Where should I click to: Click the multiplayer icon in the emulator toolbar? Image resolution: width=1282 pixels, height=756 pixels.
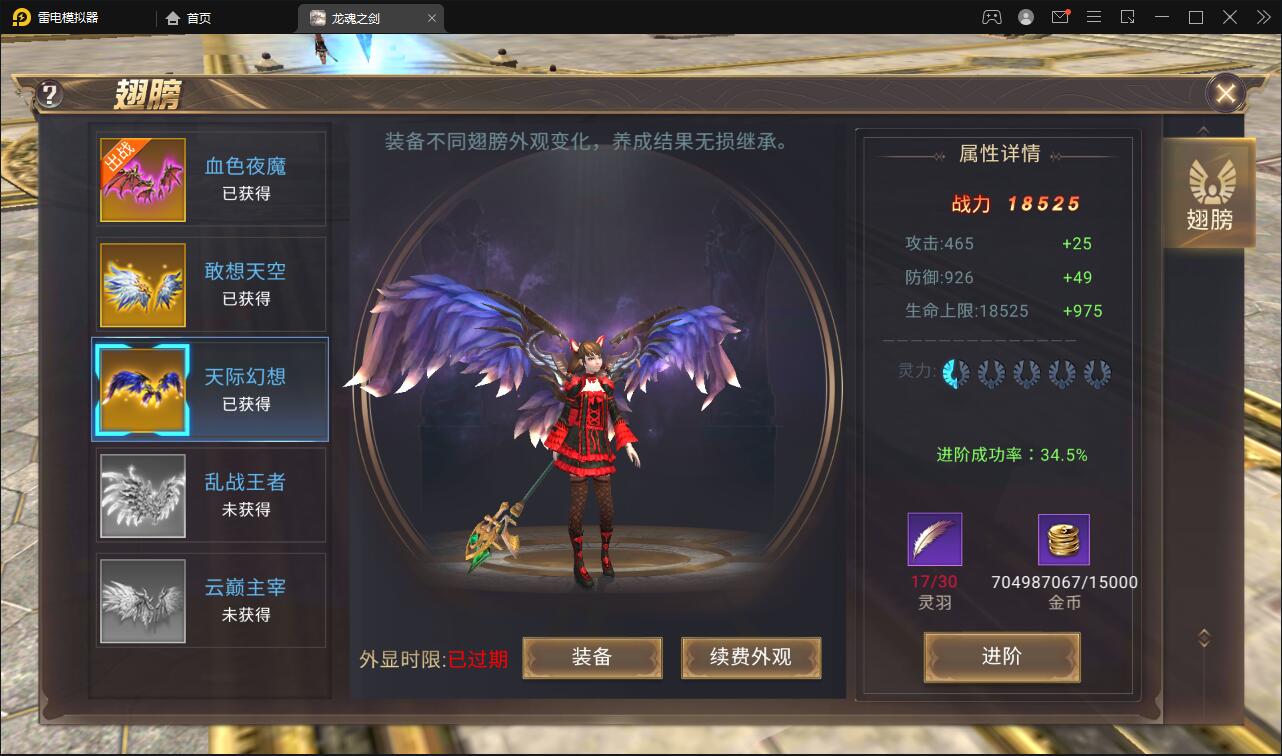(989, 16)
